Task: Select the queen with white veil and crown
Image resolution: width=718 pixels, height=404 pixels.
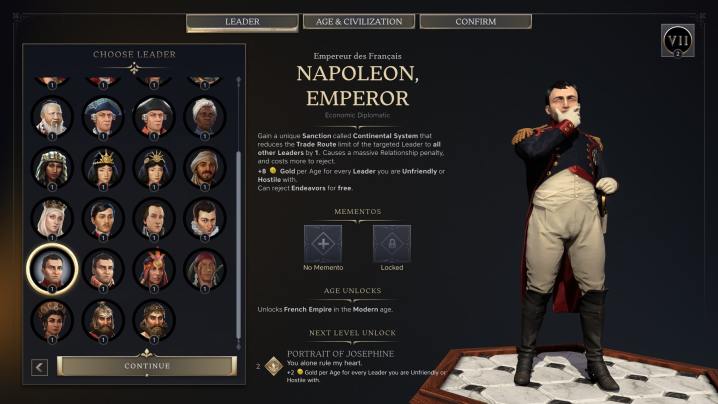Action: (52, 217)
